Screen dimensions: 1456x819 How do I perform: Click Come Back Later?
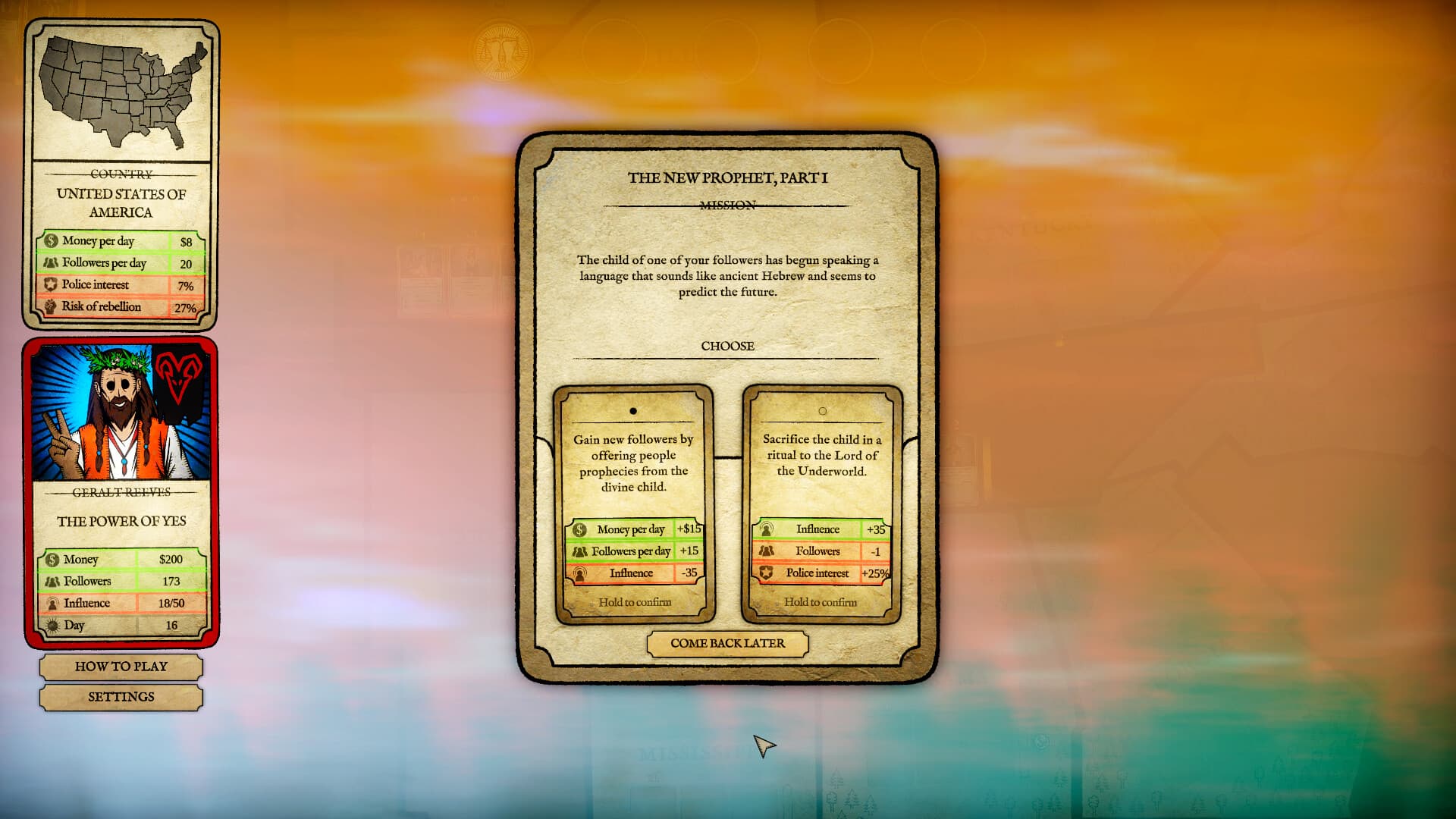click(x=726, y=643)
